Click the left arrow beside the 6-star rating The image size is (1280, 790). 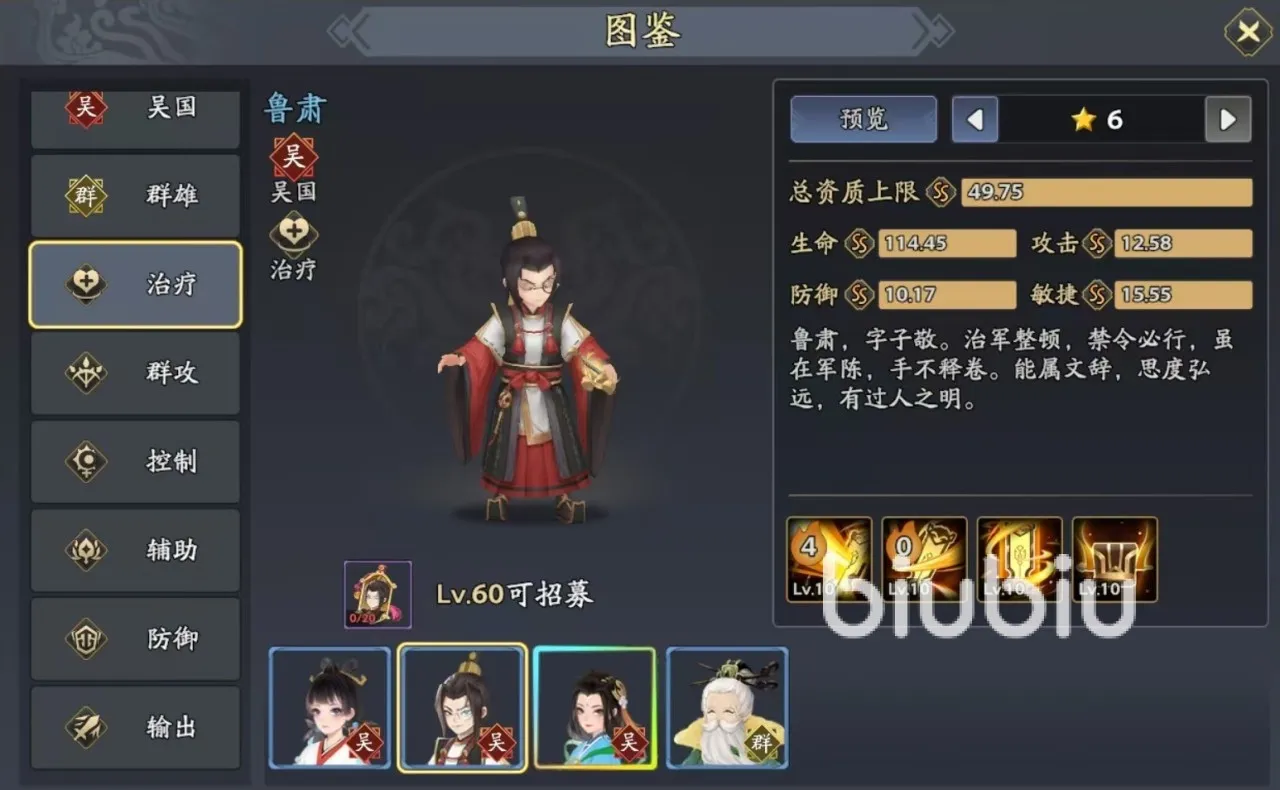coord(975,119)
